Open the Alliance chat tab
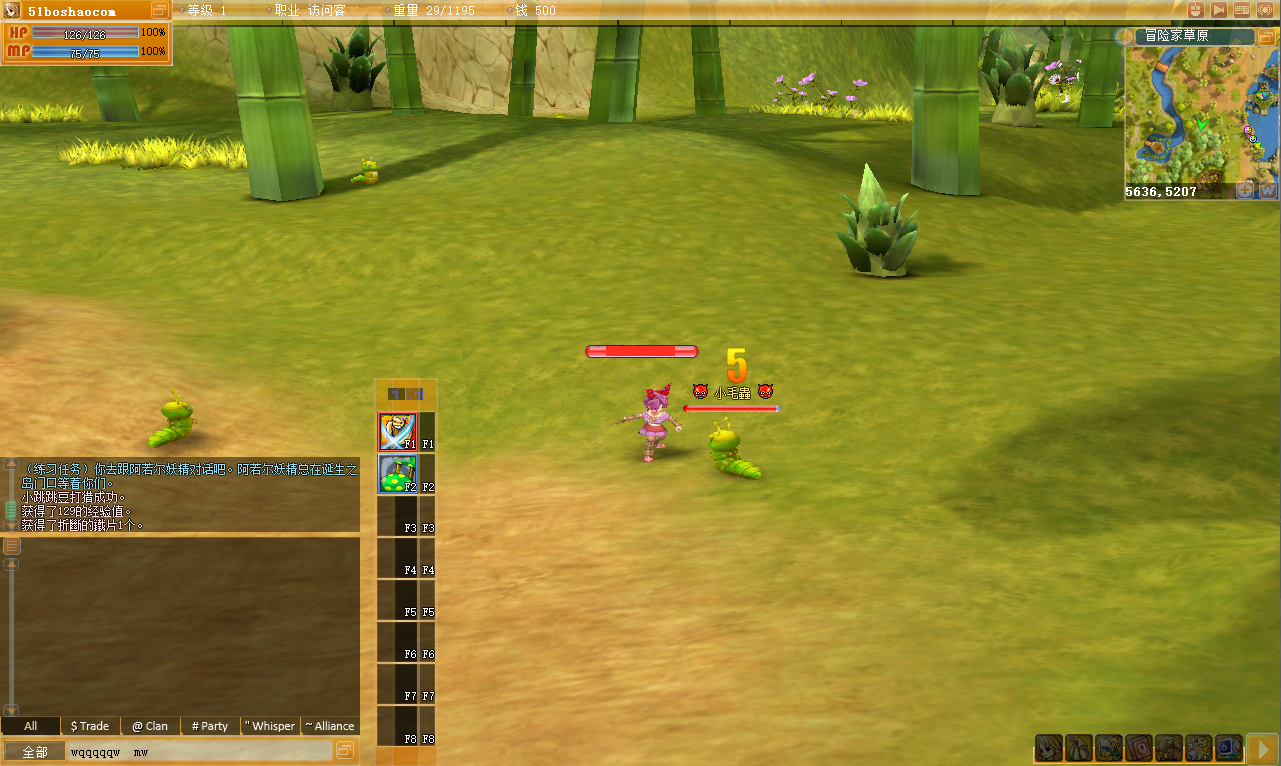The height and width of the screenshot is (766, 1281). tap(330, 726)
